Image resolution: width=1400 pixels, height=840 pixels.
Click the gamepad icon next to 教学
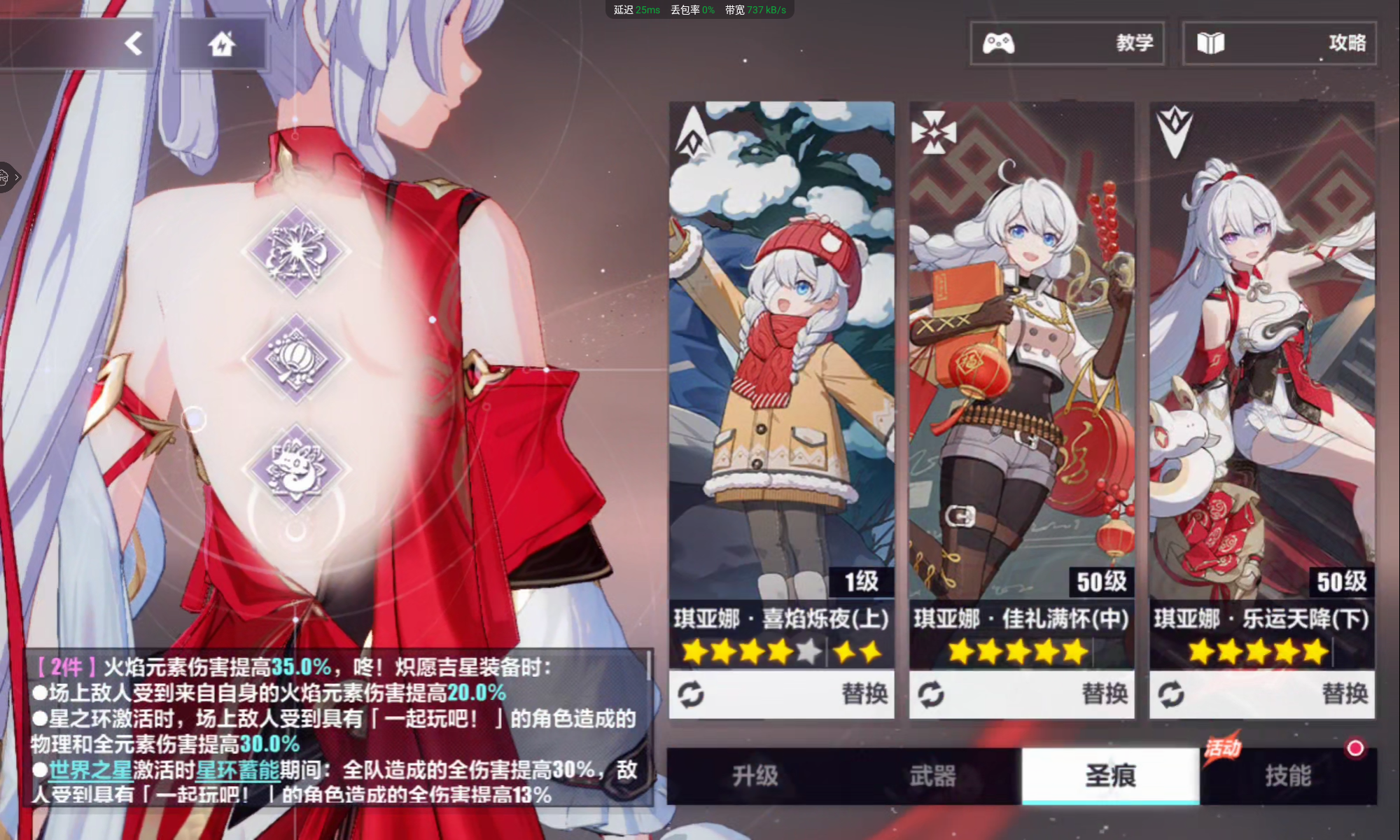click(1000, 43)
